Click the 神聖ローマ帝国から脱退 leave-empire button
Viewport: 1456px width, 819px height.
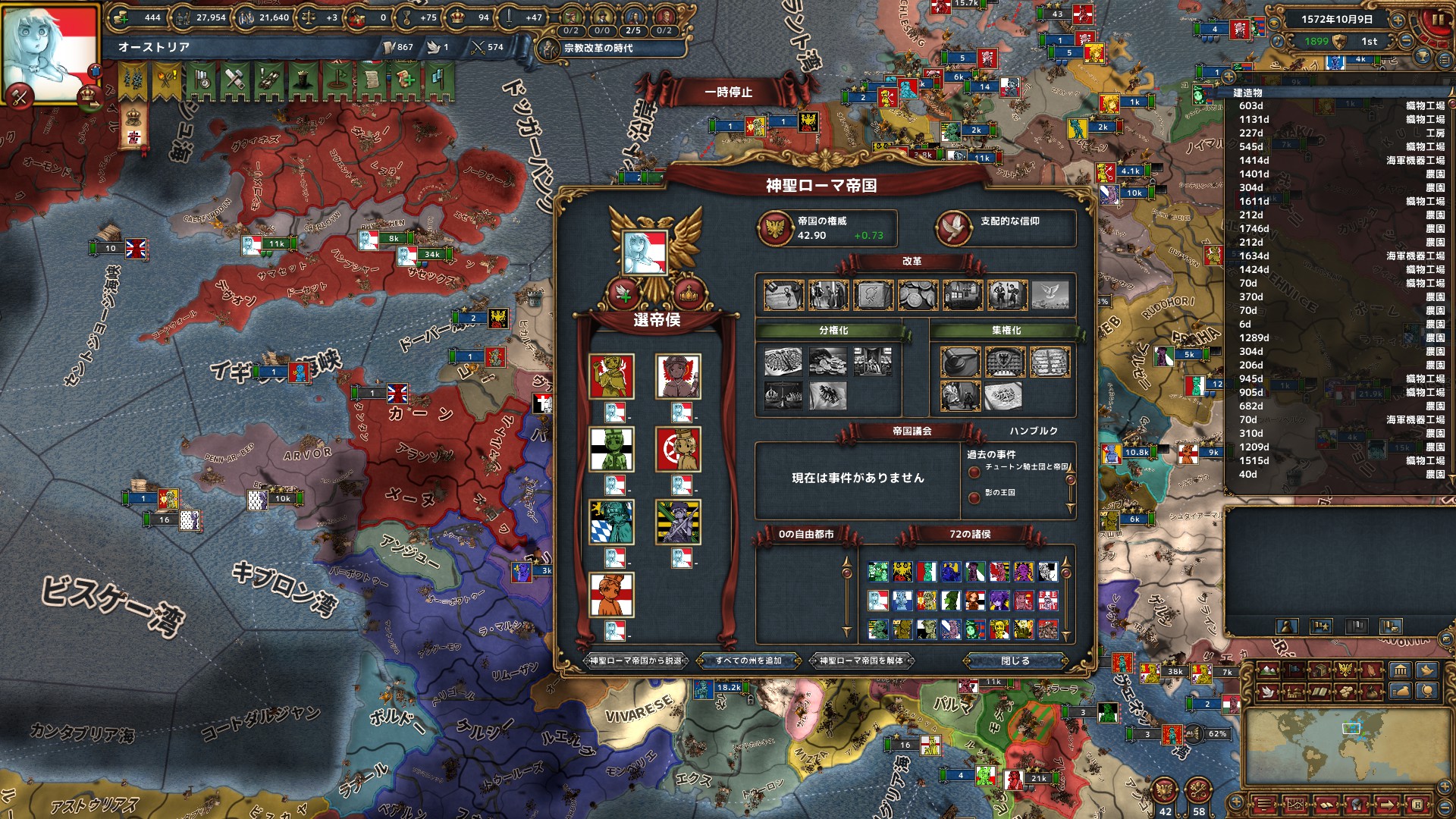tap(636, 661)
